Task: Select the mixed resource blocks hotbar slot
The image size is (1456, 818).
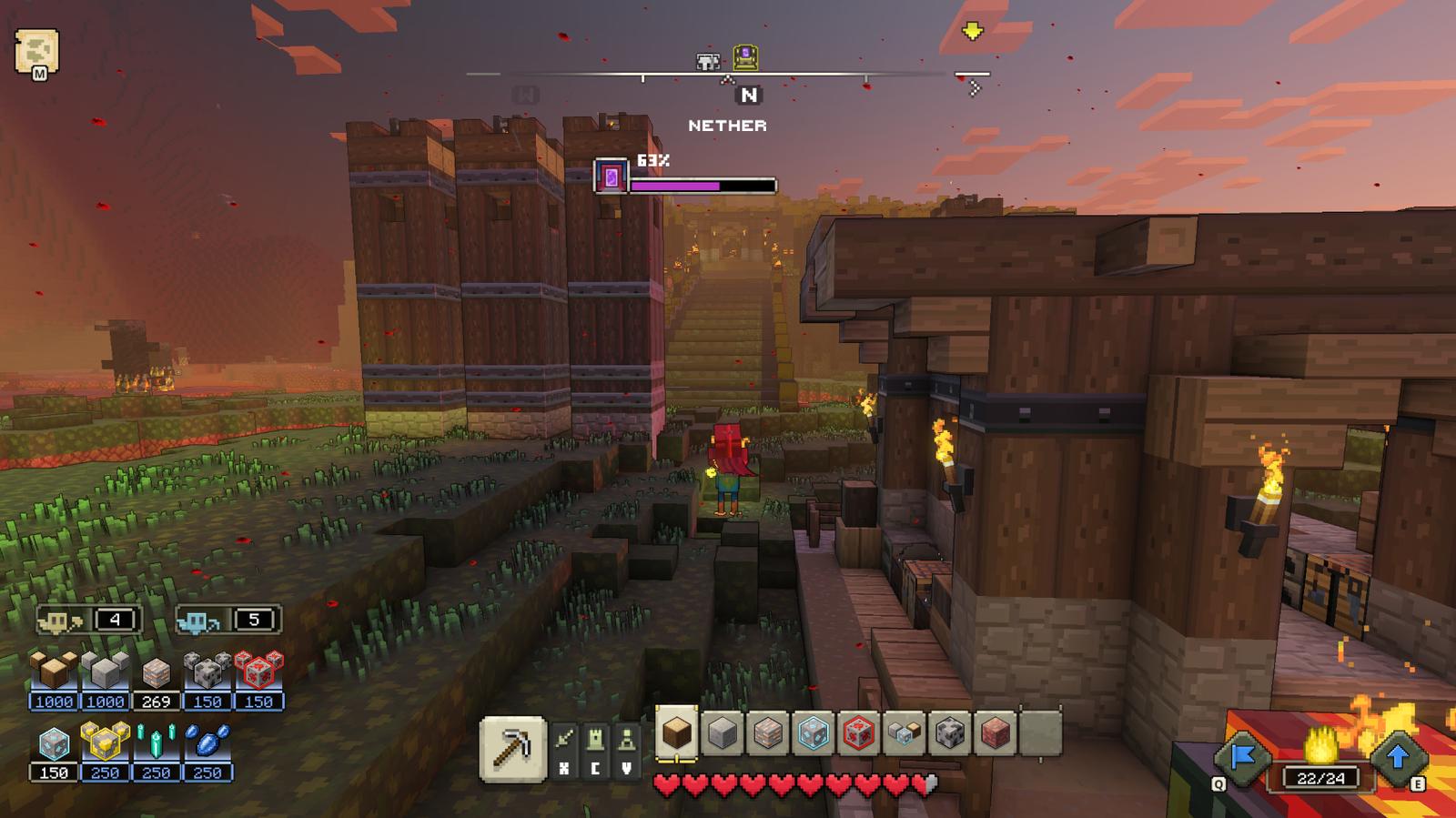Action: [x=904, y=732]
